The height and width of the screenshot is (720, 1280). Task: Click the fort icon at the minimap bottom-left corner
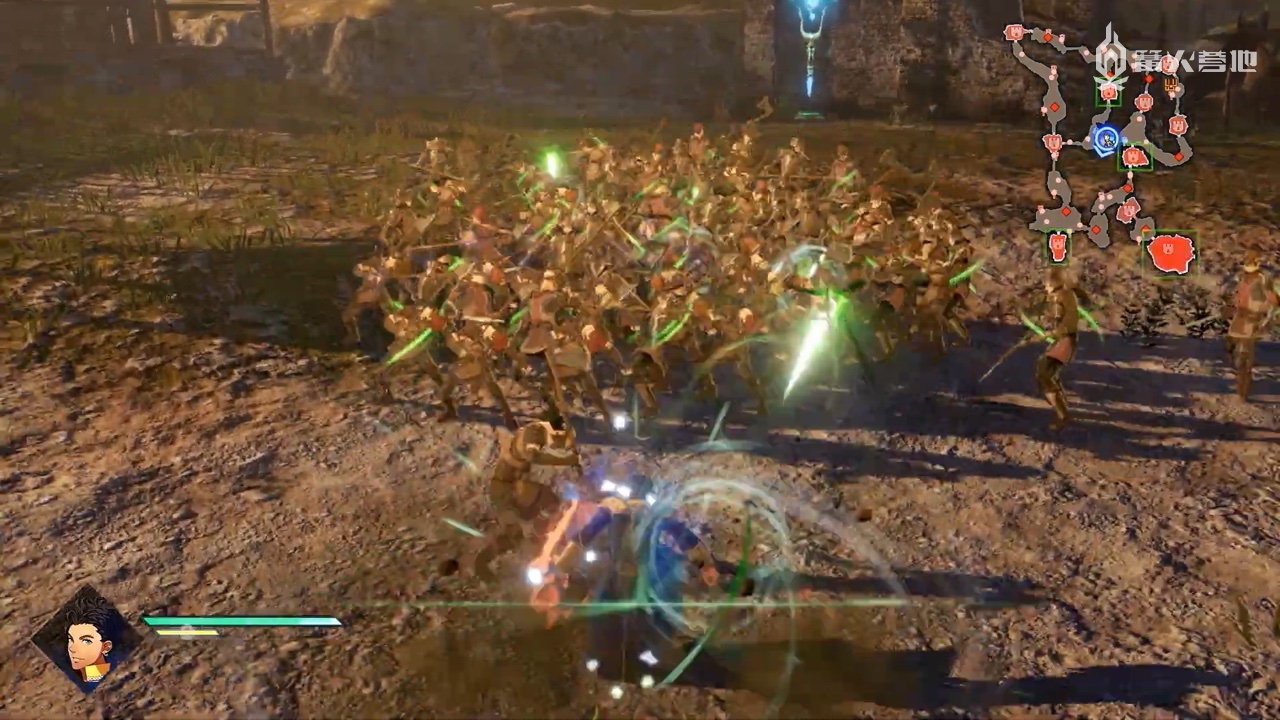pyautogui.click(x=1057, y=246)
